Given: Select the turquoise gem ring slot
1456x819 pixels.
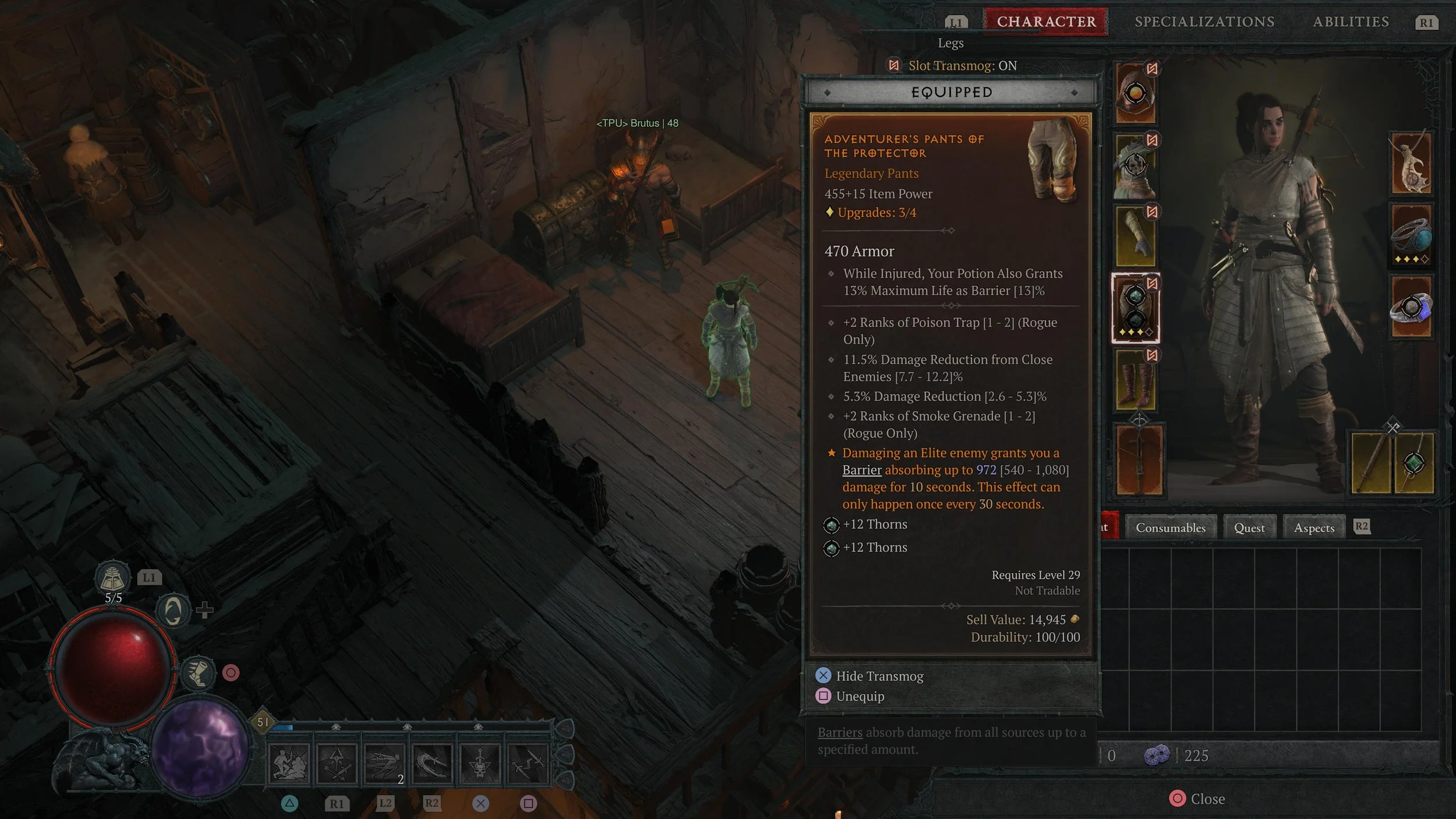Looking at the screenshot, I should (x=1411, y=235).
